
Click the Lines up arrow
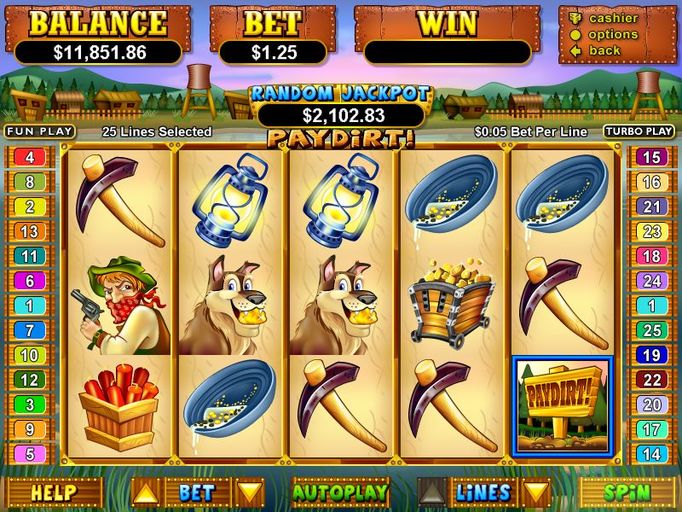click(x=432, y=492)
